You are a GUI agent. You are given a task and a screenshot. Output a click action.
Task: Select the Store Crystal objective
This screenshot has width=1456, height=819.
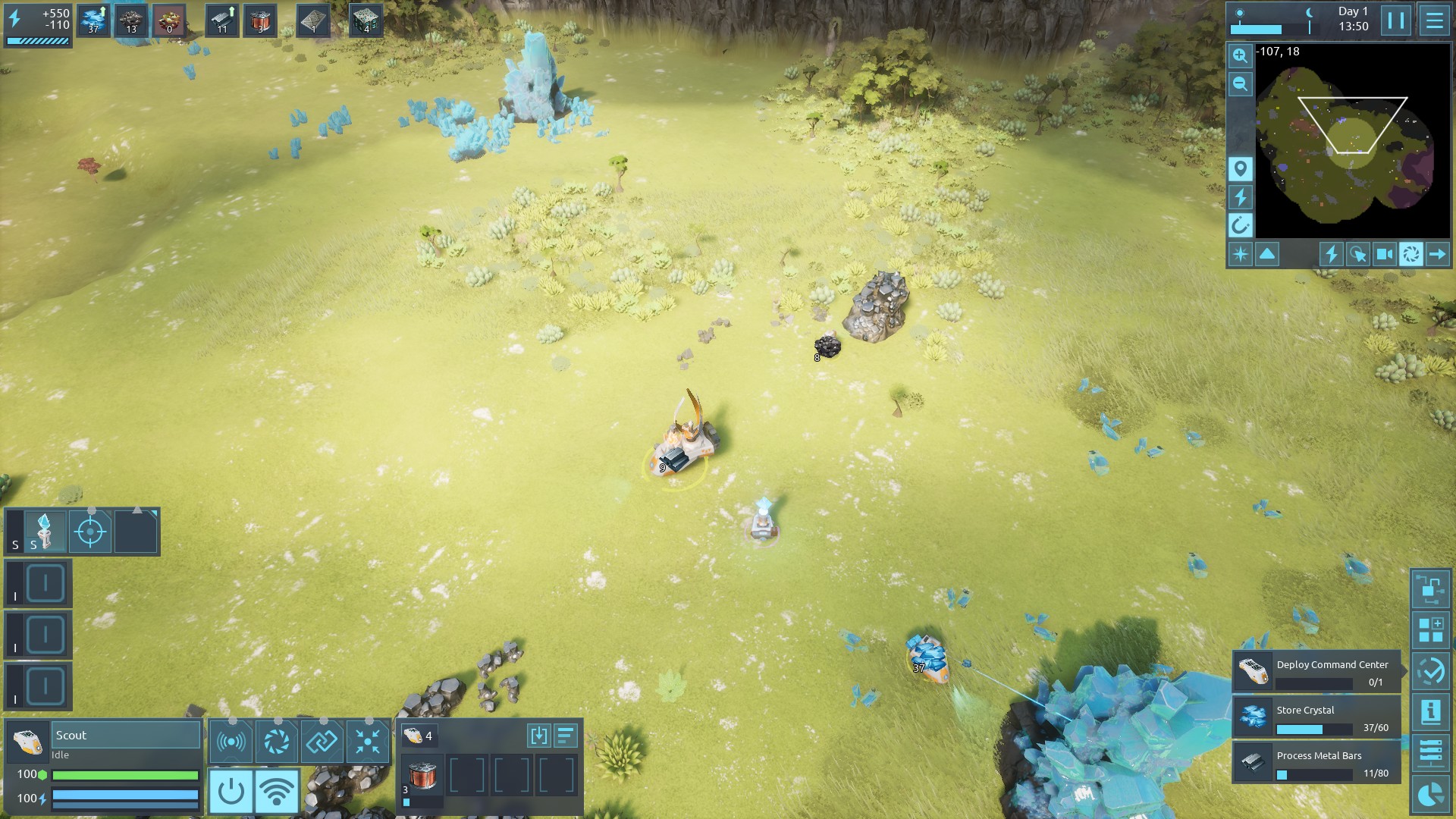tap(1316, 717)
